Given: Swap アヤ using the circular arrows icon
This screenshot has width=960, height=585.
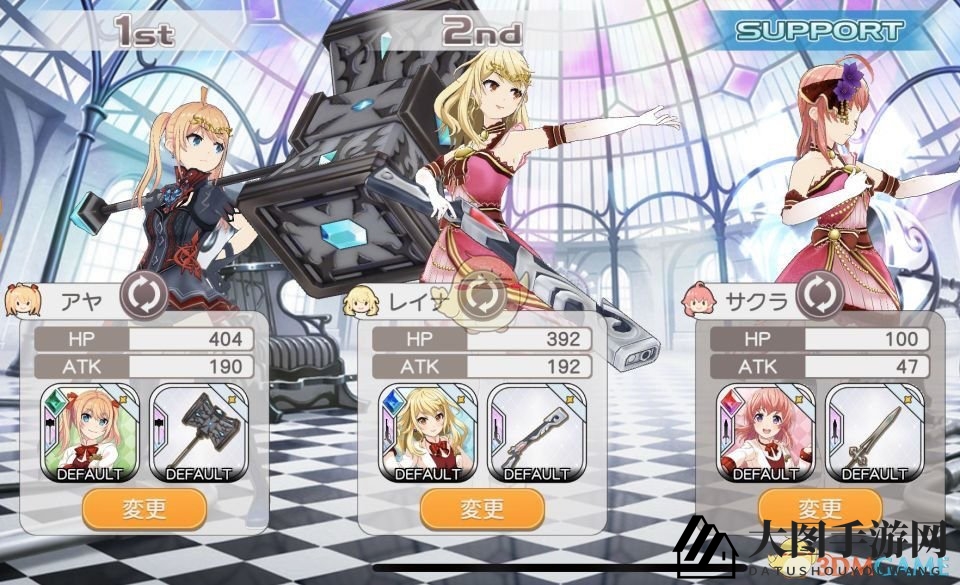Looking at the screenshot, I should tap(144, 296).
